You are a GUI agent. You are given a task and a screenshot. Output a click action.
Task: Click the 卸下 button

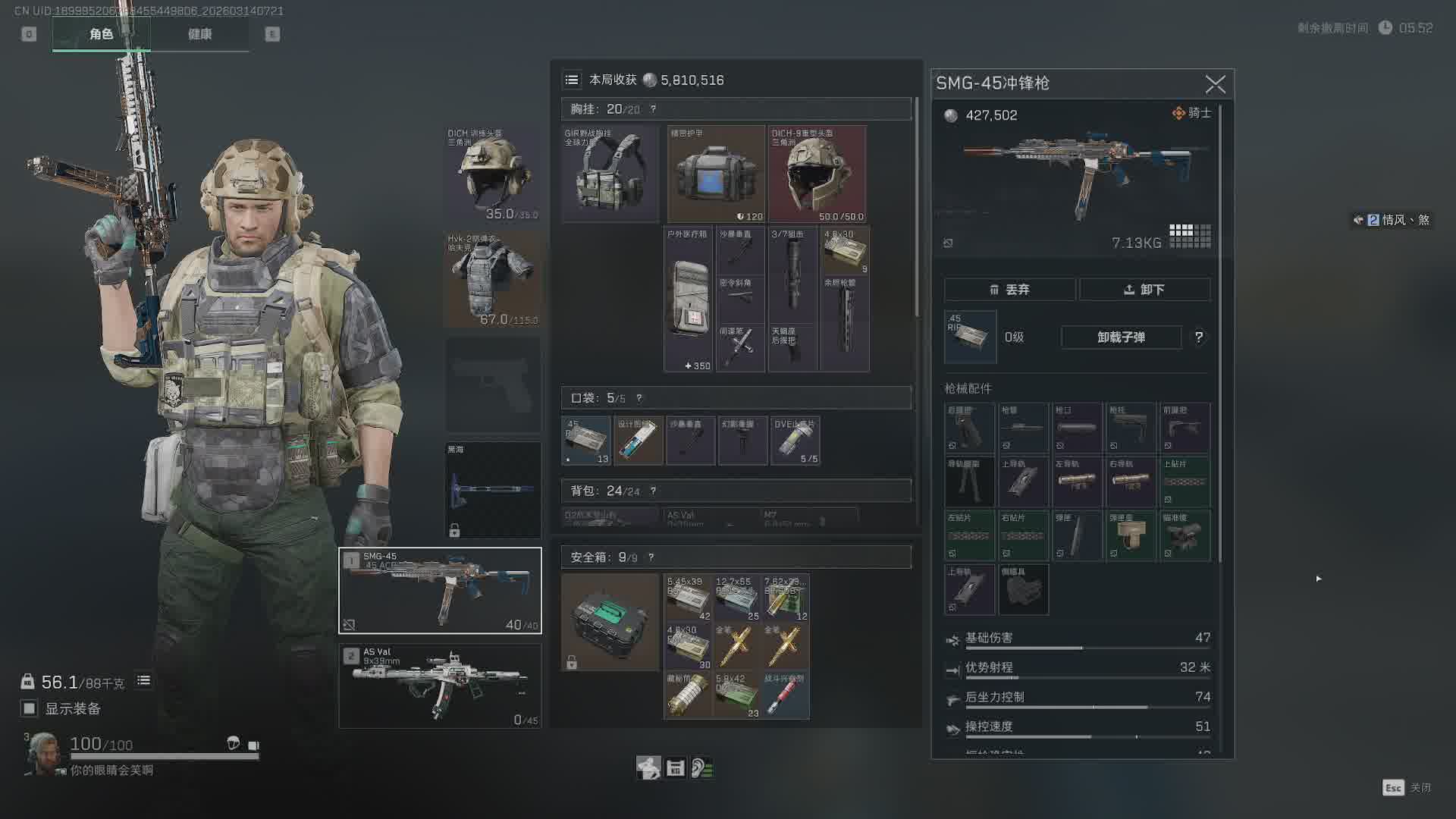click(x=1144, y=290)
